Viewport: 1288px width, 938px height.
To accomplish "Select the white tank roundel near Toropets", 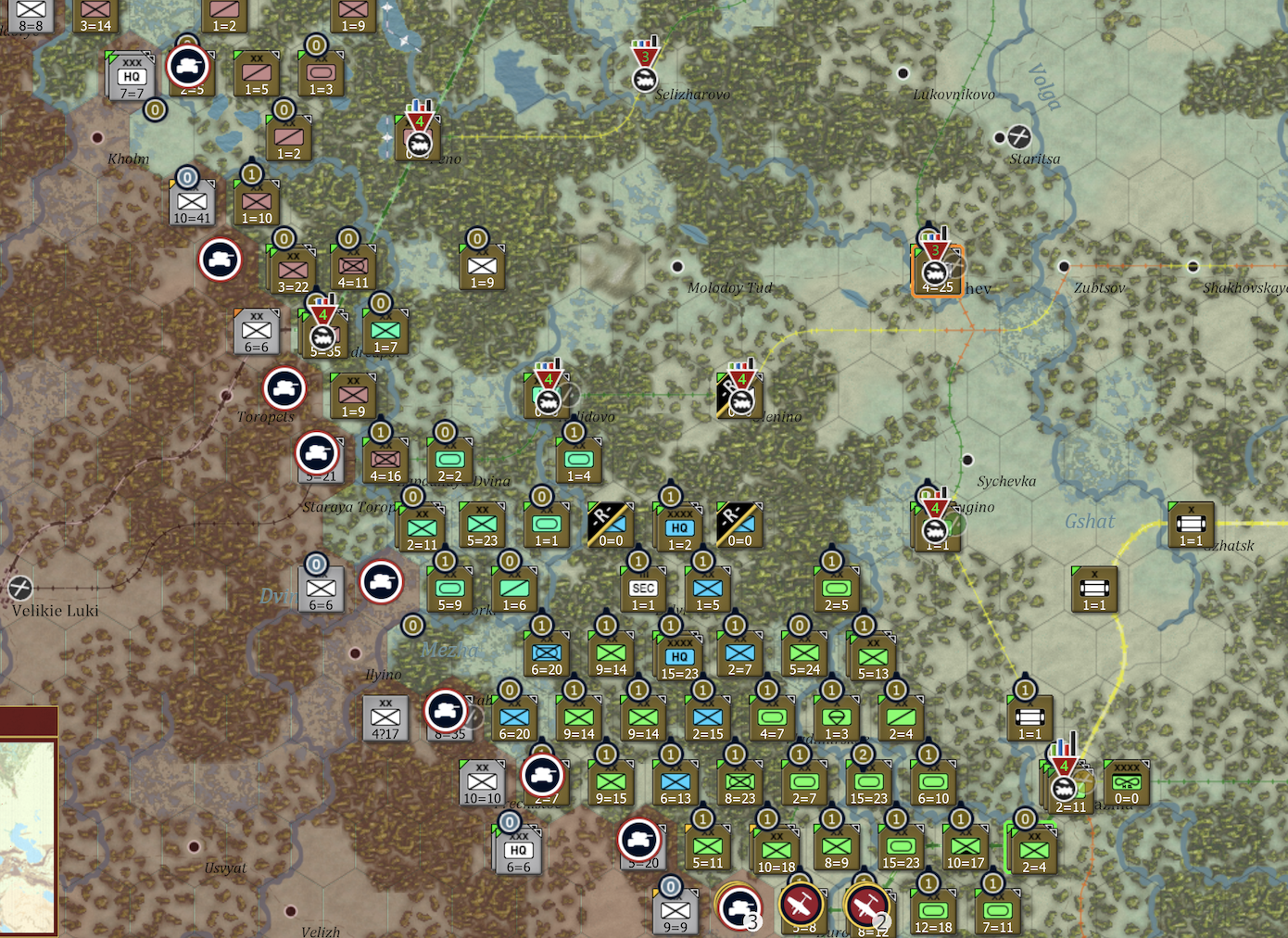I will [284, 389].
